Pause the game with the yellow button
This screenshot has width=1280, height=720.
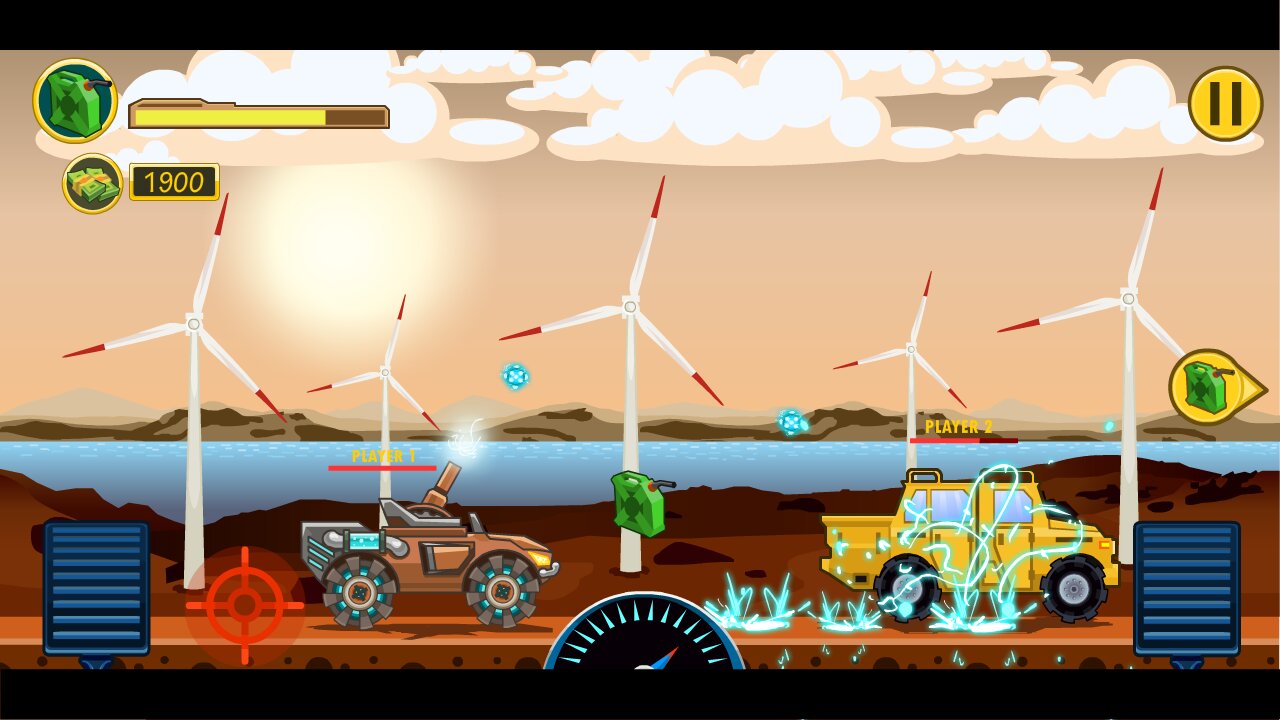click(x=1225, y=104)
